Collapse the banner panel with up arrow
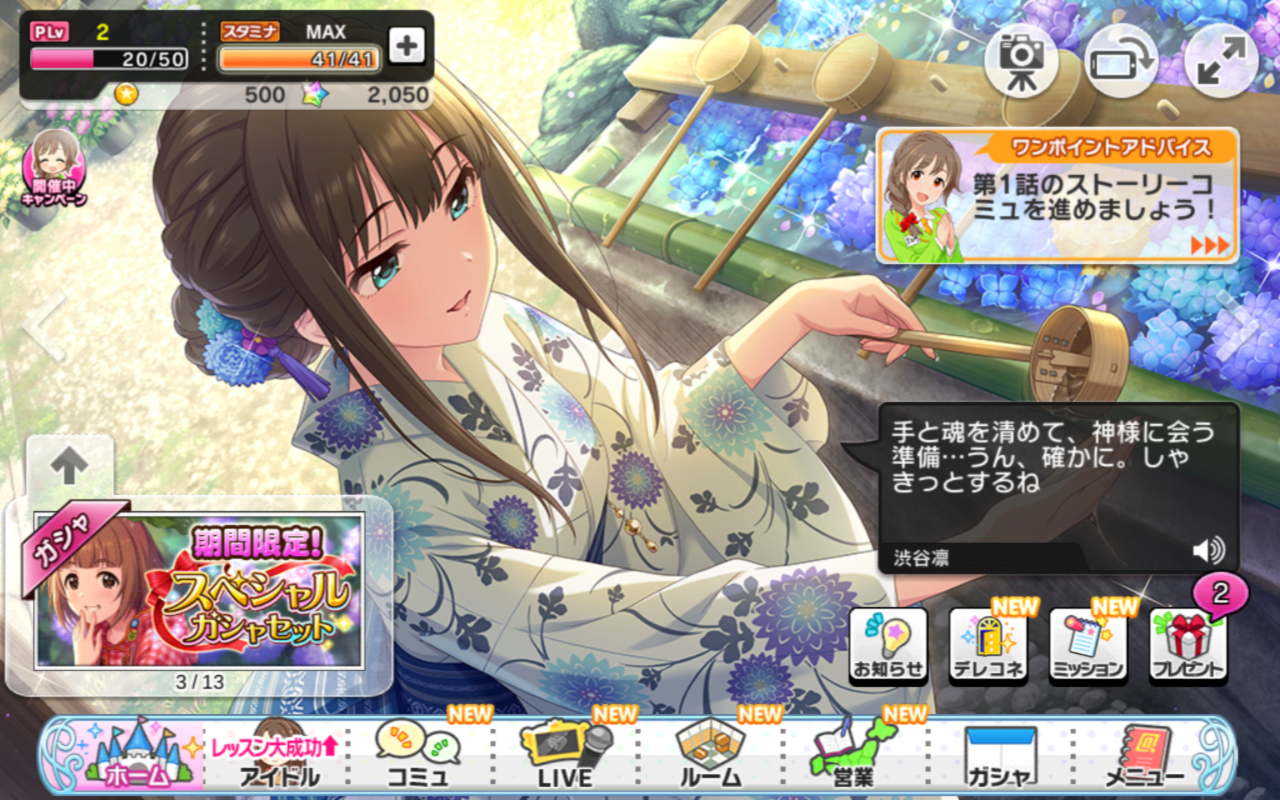The image size is (1280, 800). click(x=69, y=466)
